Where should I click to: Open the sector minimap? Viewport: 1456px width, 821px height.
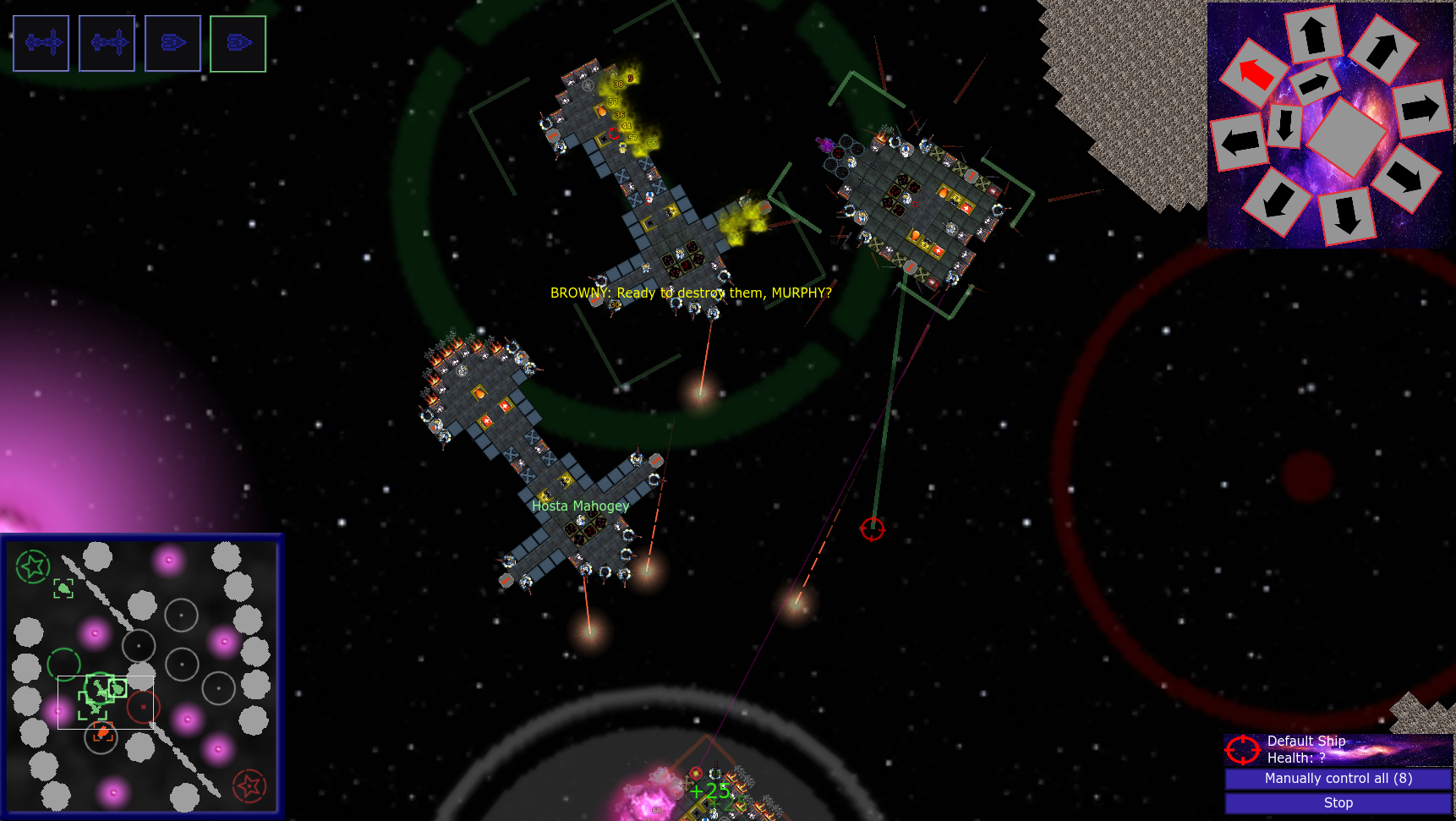142,676
